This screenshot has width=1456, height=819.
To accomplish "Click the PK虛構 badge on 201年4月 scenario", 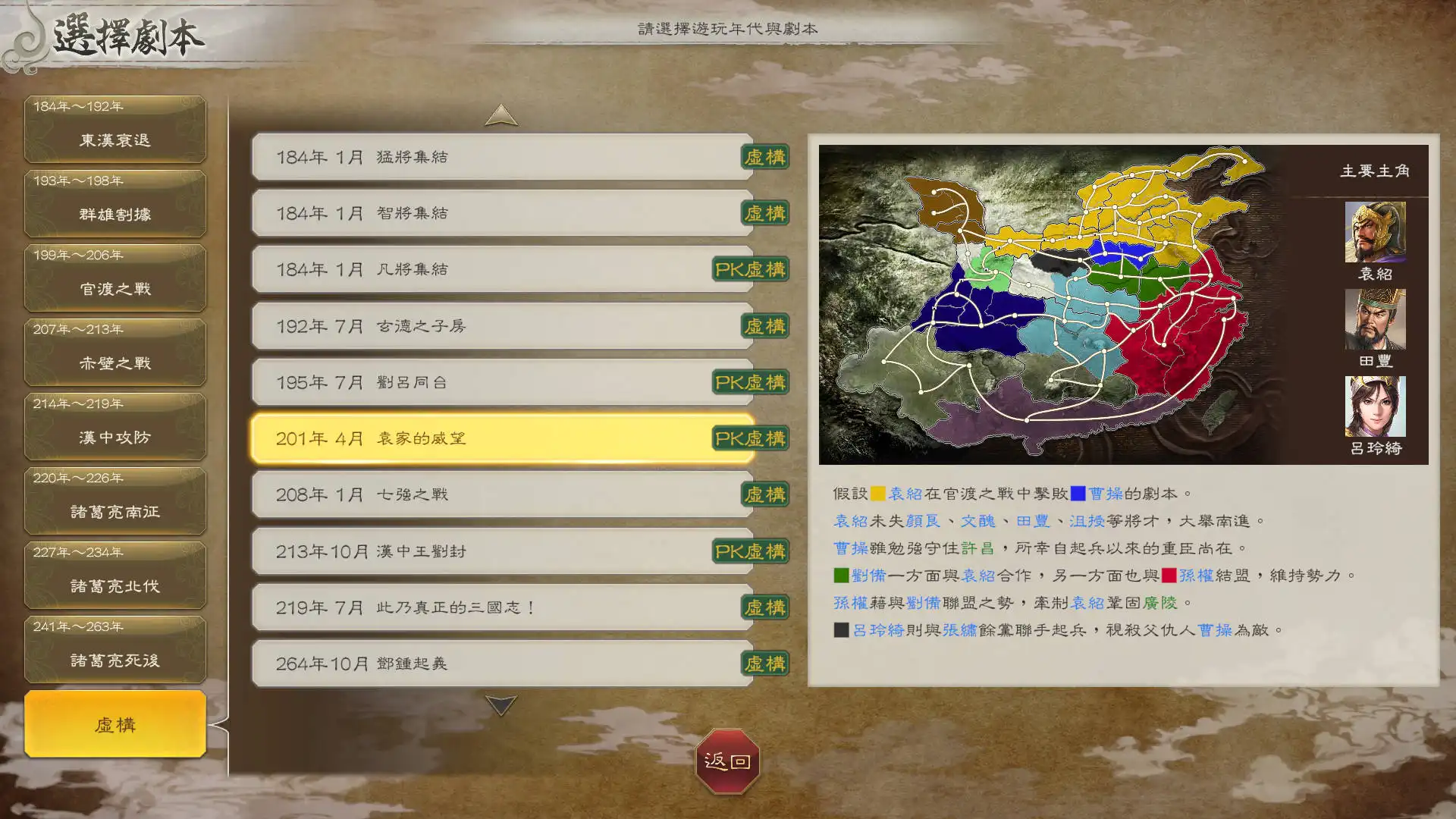I will point(750,438).
